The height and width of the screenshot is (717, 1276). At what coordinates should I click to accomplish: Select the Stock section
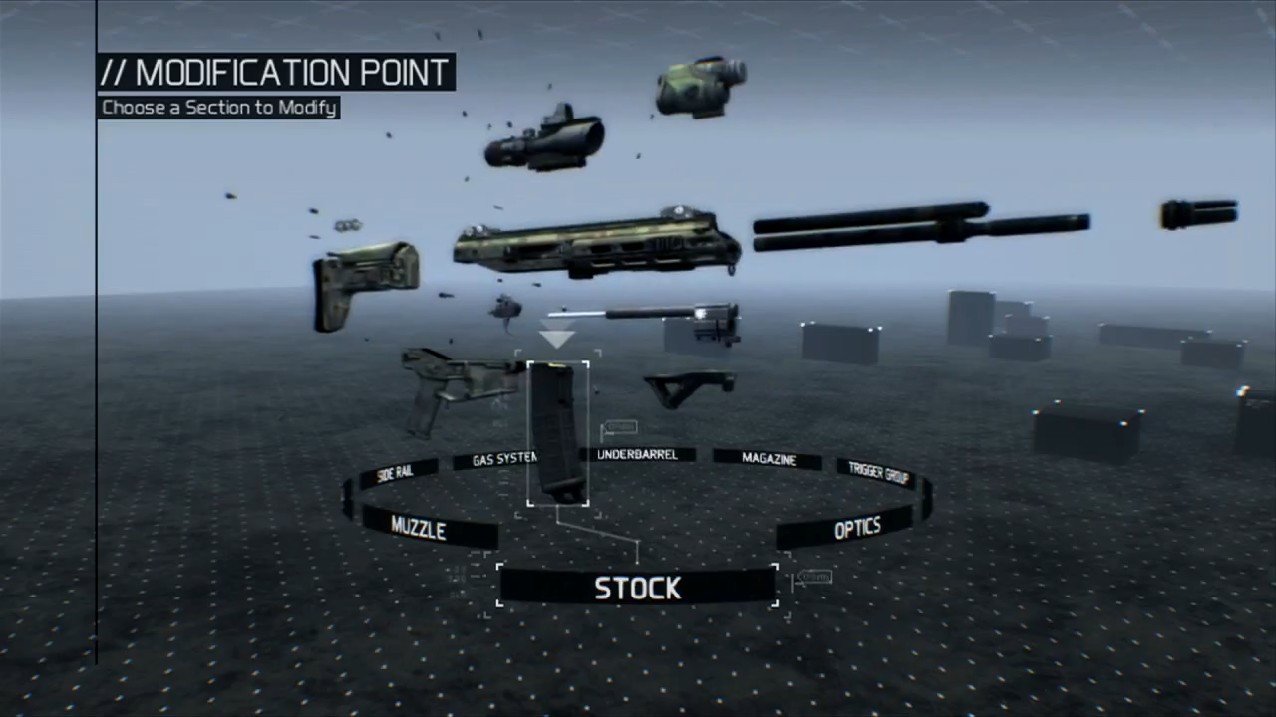tap(637, 587)
